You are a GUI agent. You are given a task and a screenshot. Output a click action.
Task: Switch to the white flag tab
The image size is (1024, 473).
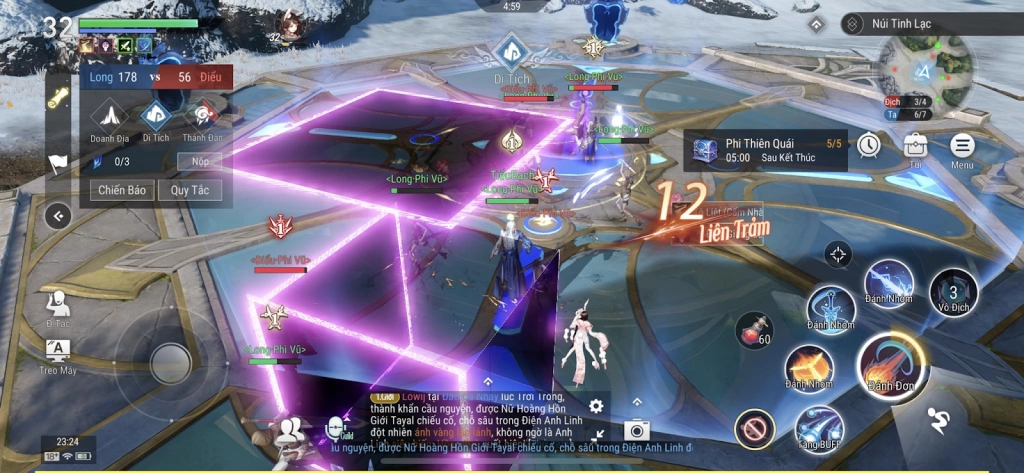click(59, 163)
